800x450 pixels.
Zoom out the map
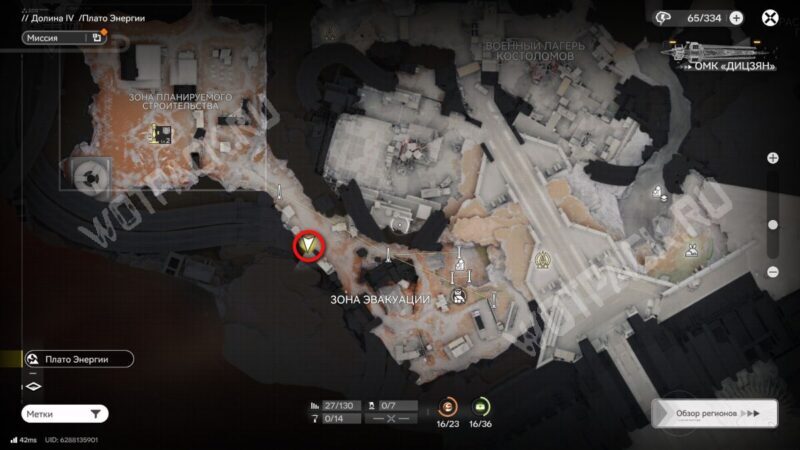tap(773, 272)
